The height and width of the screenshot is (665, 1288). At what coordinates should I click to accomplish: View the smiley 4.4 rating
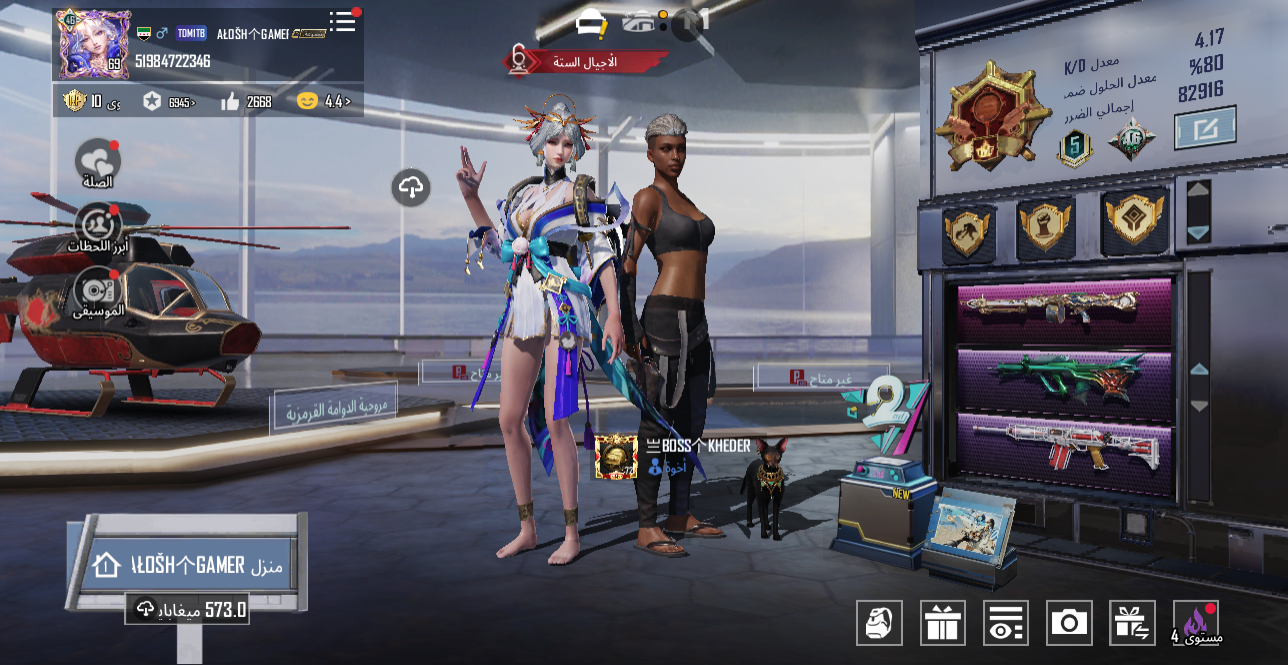323,101
